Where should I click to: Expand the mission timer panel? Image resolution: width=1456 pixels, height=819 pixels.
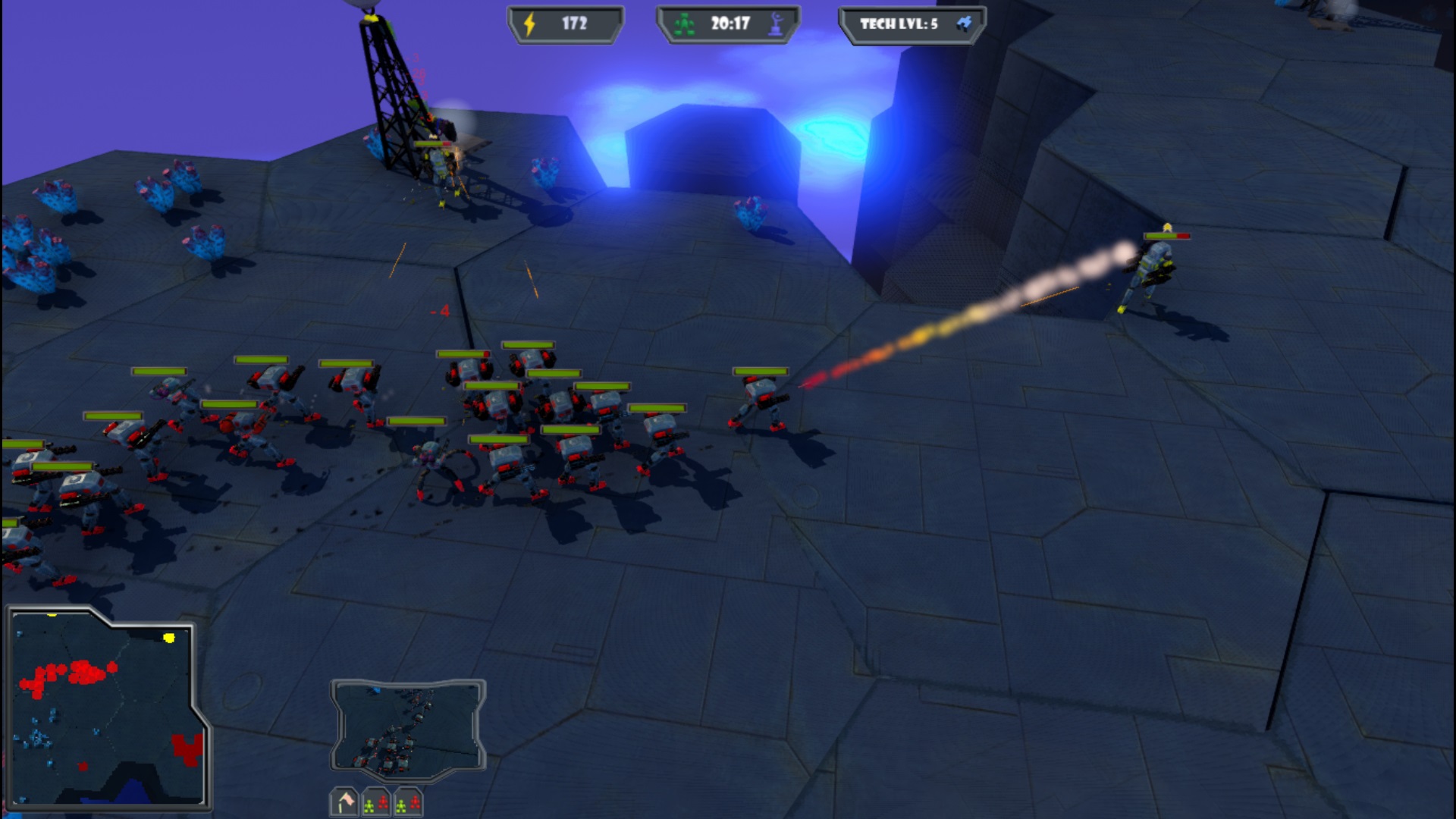tap(728, 22)
